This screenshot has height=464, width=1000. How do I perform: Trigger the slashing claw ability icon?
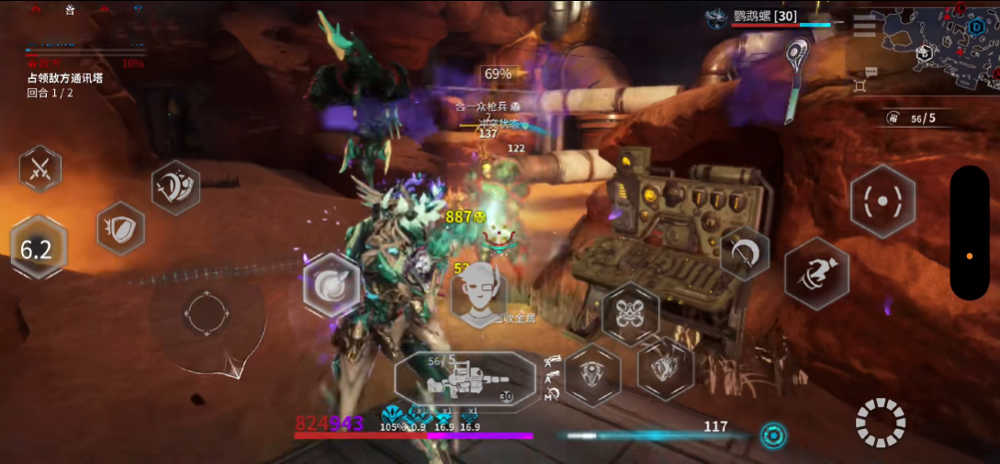click(x=176, y=186)
